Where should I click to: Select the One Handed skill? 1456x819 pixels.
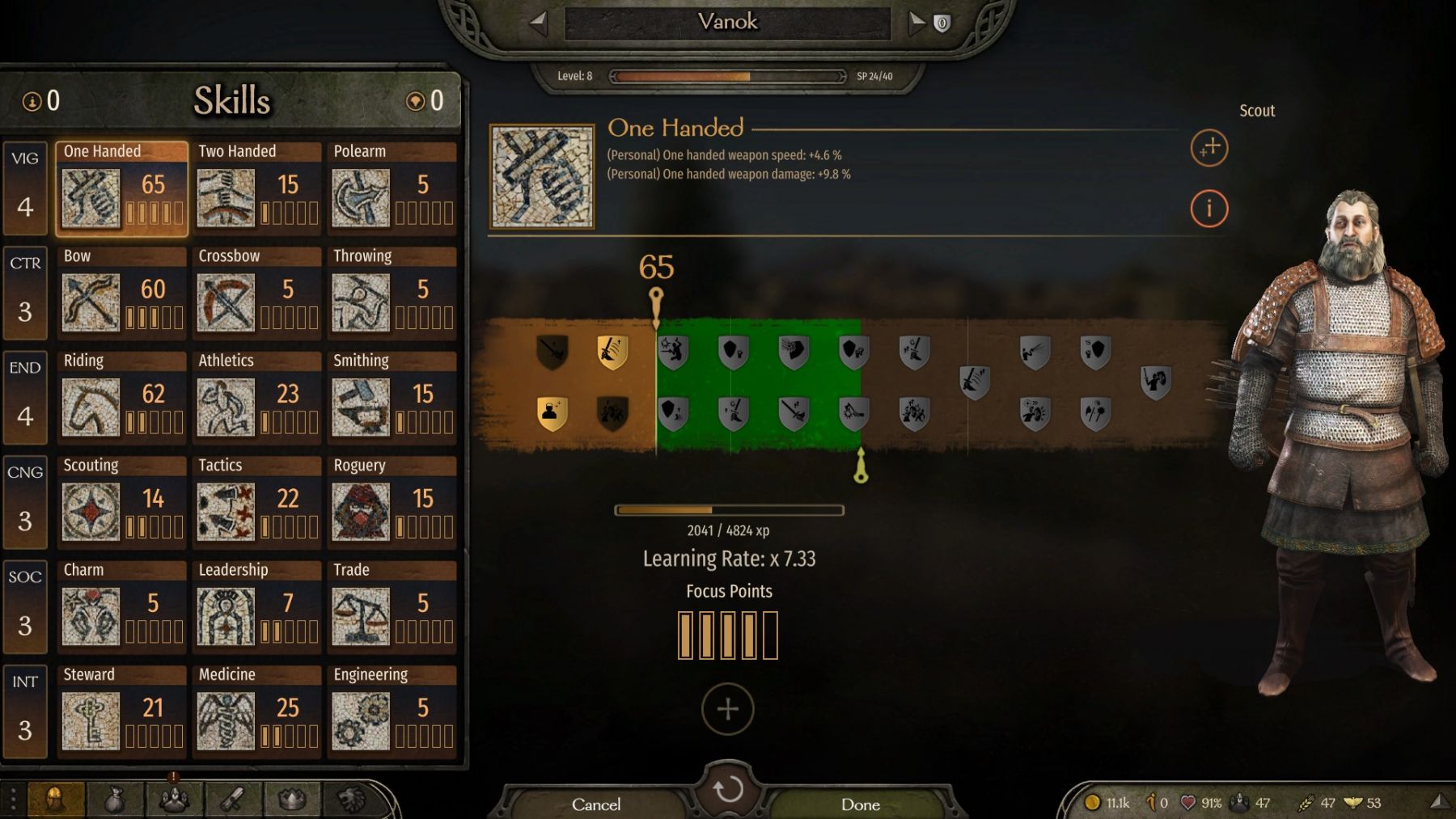pyautogui.click(x=121, y=189)
